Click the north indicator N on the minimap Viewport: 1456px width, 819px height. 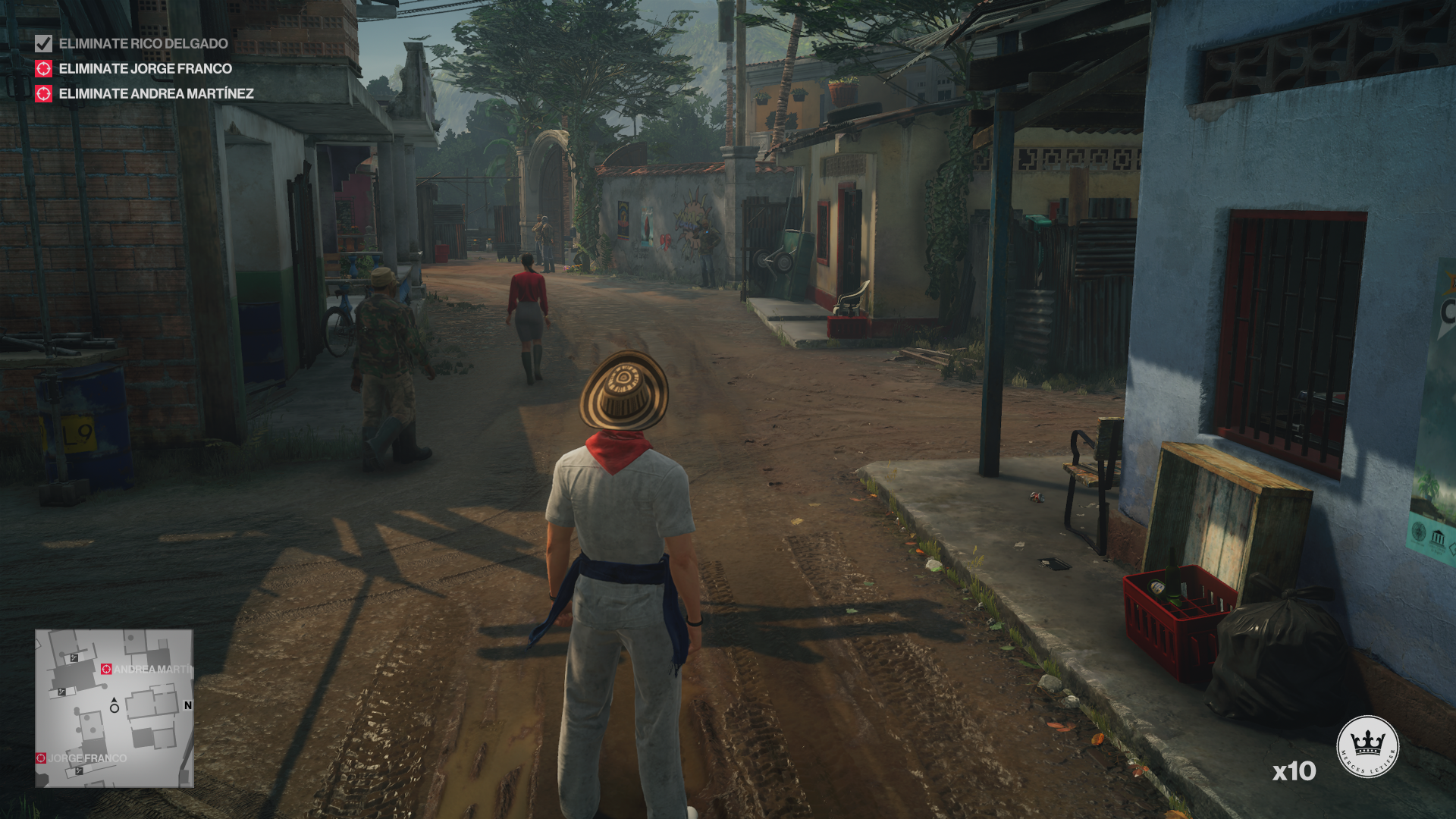[187, 705]
